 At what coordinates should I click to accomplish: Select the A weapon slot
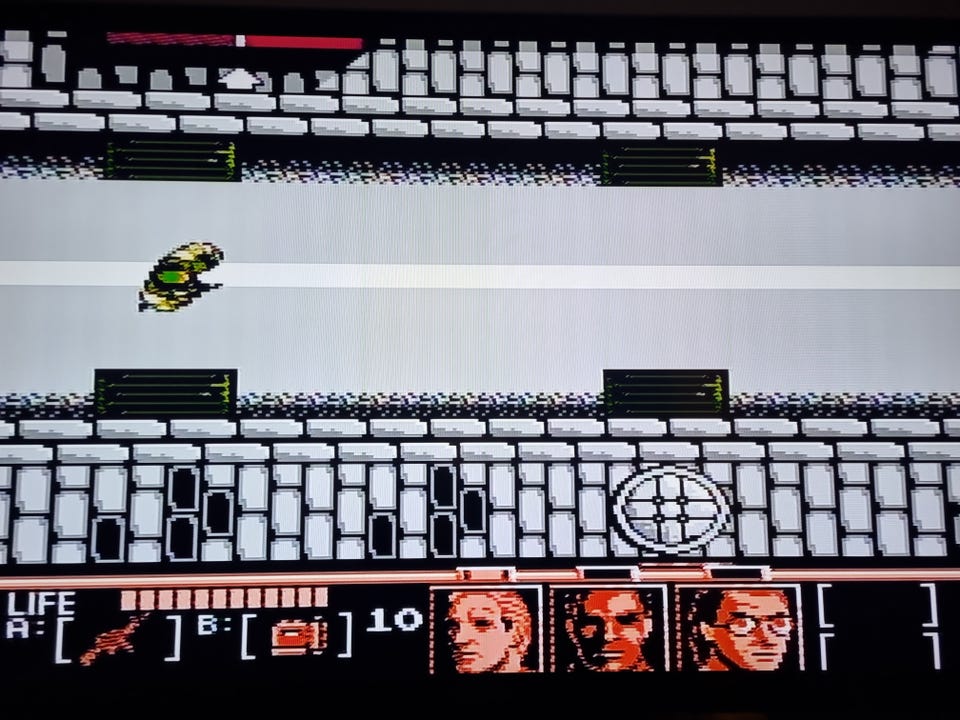[116, 638]
